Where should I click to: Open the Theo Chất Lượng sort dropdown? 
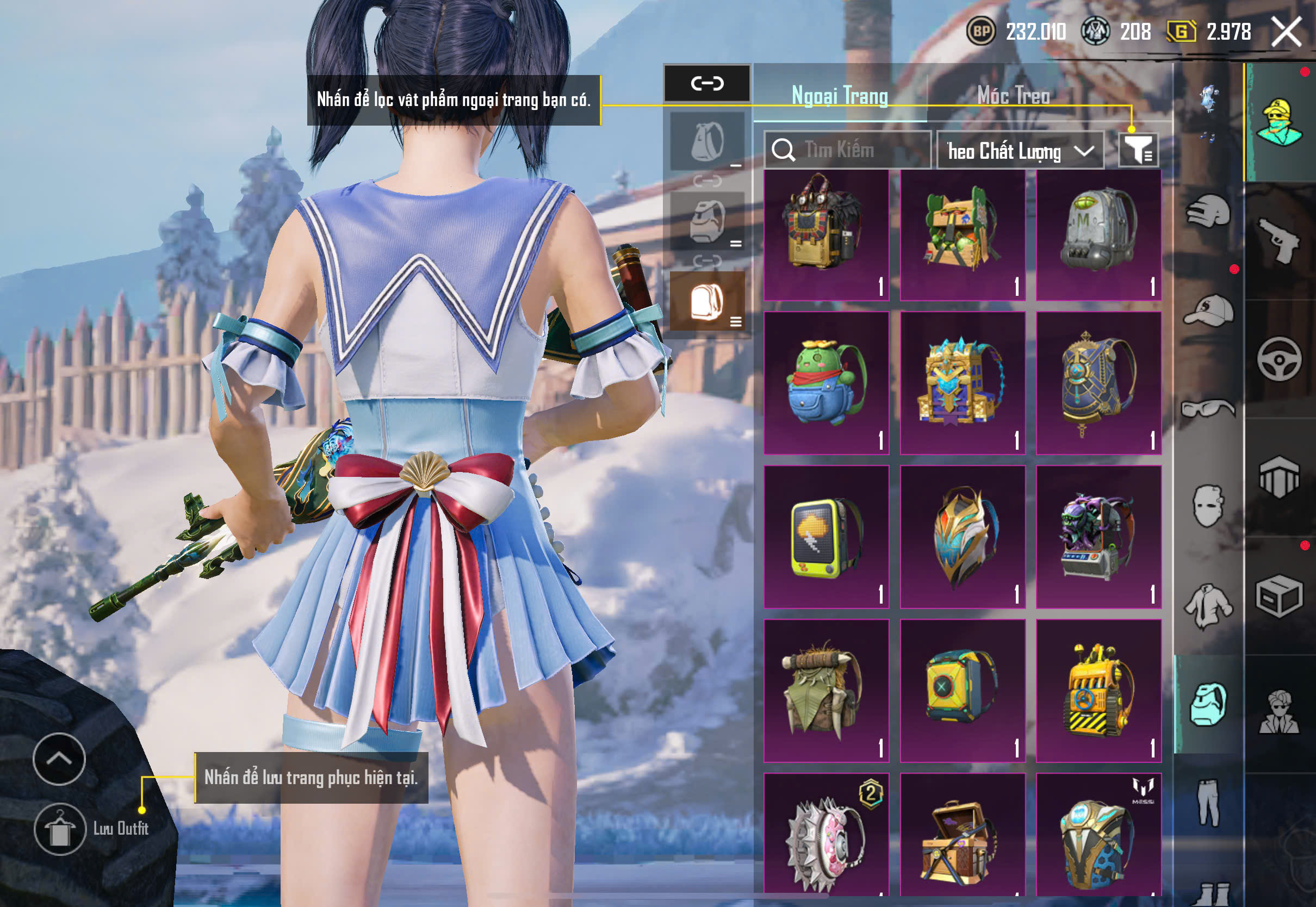pos(1020,151)
